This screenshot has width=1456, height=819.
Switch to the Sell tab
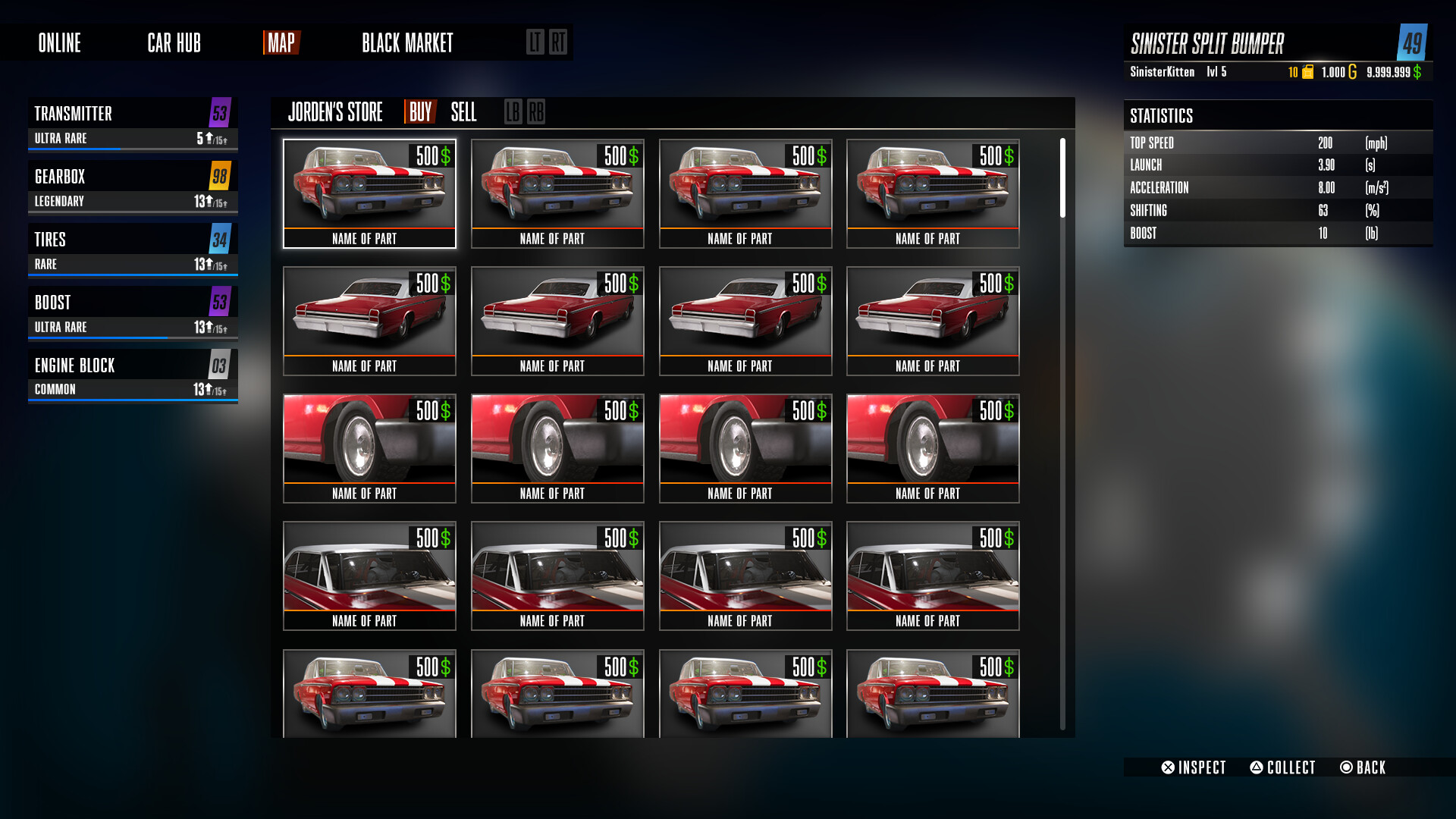pos(463,112)
